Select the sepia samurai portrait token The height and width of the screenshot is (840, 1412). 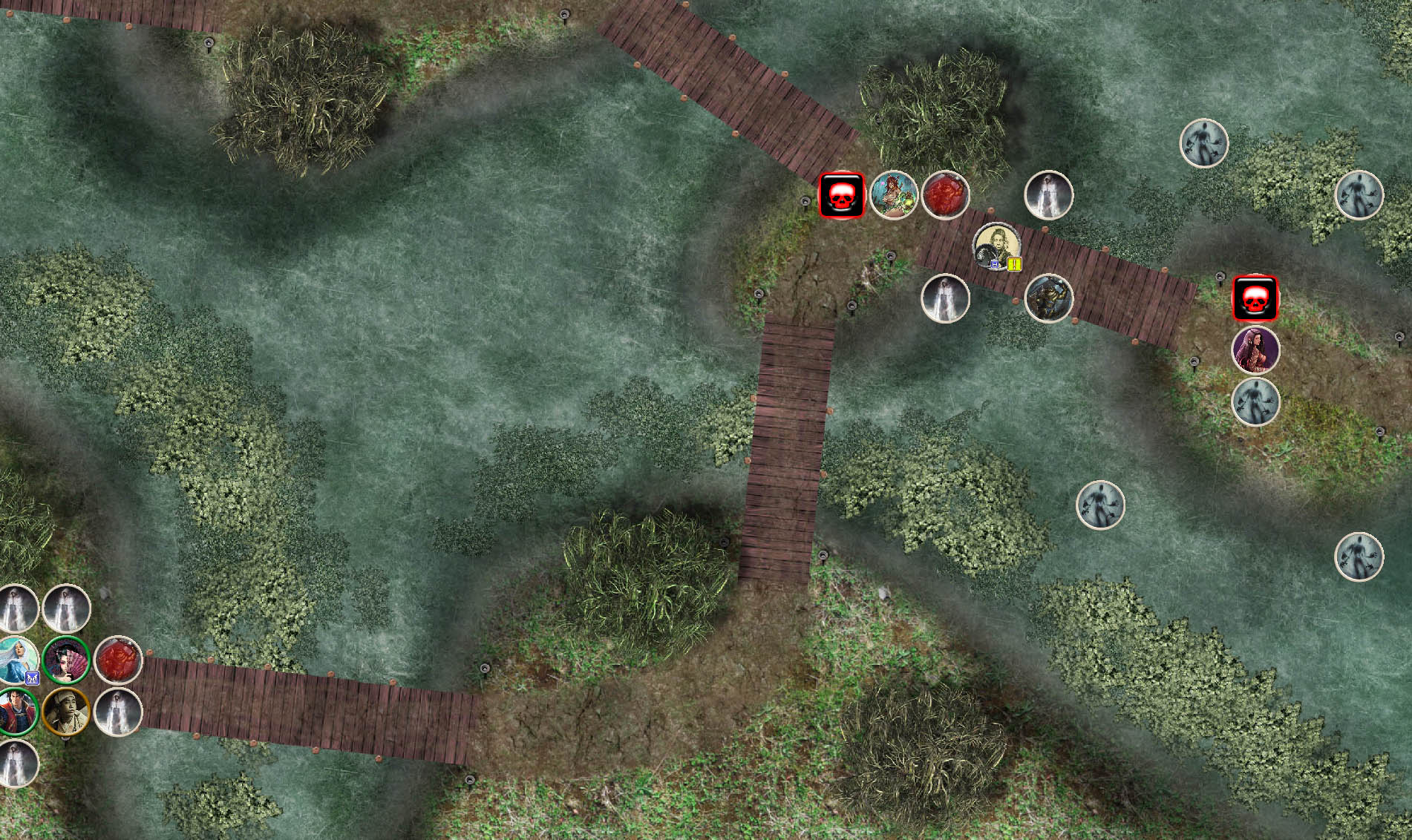click(996, 245)
